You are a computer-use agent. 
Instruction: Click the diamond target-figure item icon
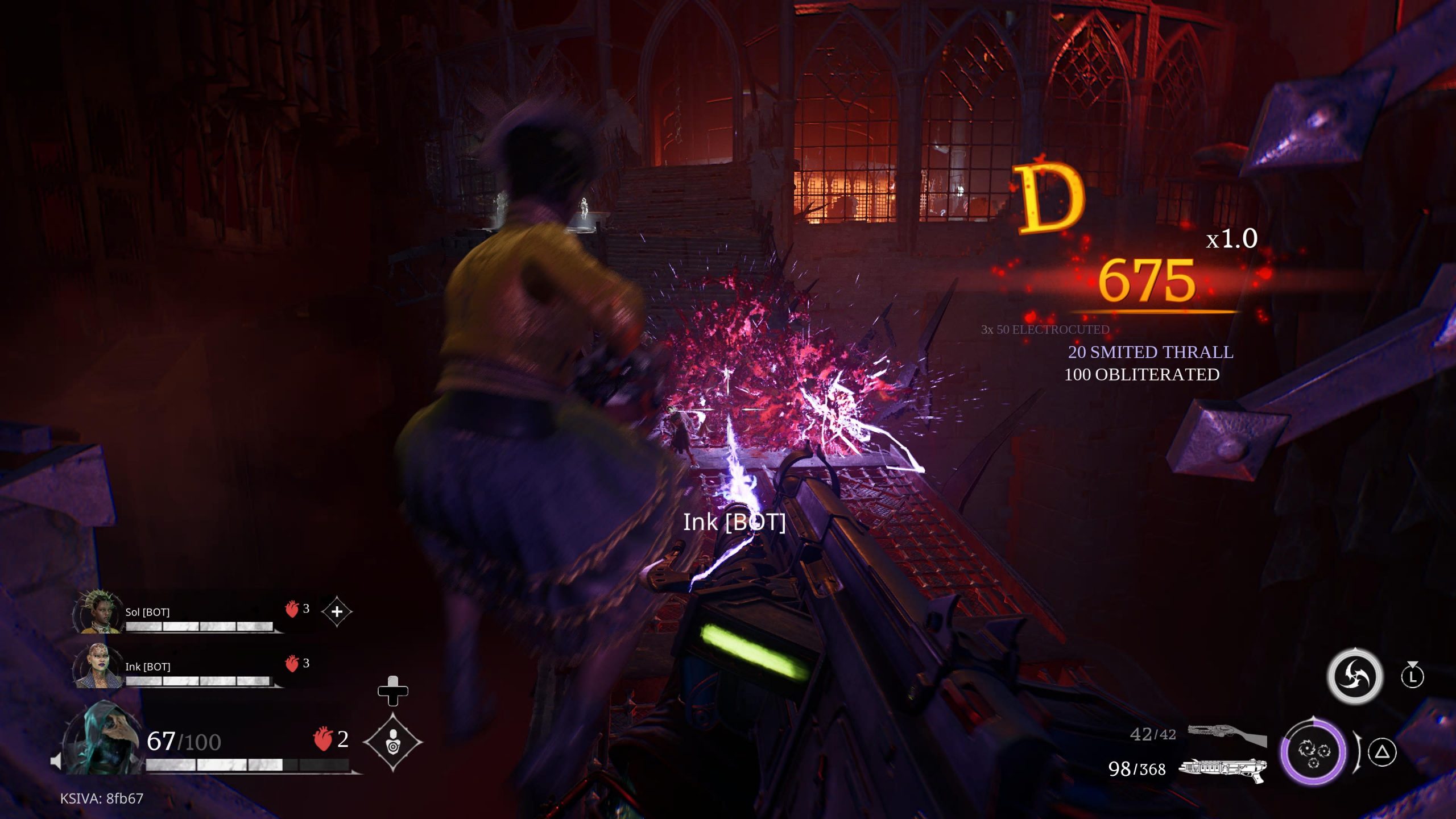[393, 742]
